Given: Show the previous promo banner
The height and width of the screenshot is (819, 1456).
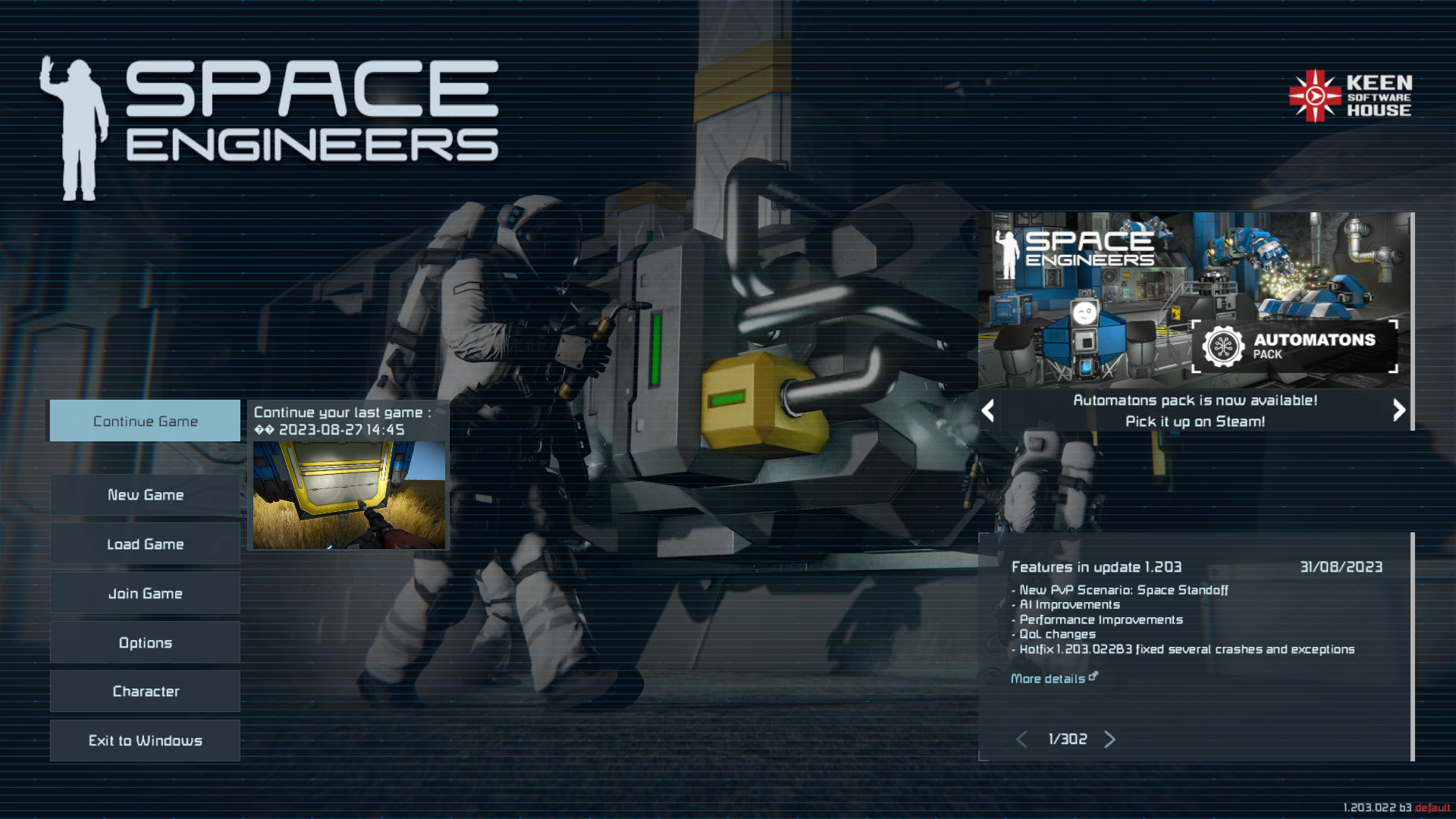Looking at the screenshot, I should click(x=987, y=411).
